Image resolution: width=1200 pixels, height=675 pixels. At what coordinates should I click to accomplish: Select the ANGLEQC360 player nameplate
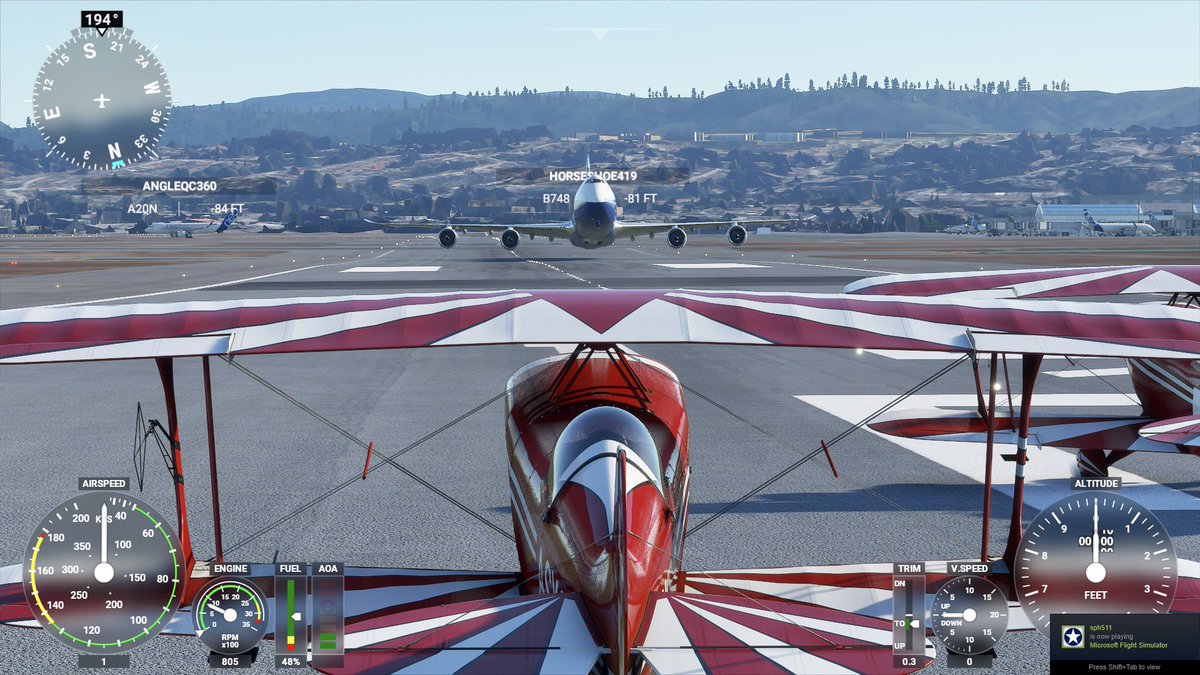pyautogui.click(x=180, y=186)
